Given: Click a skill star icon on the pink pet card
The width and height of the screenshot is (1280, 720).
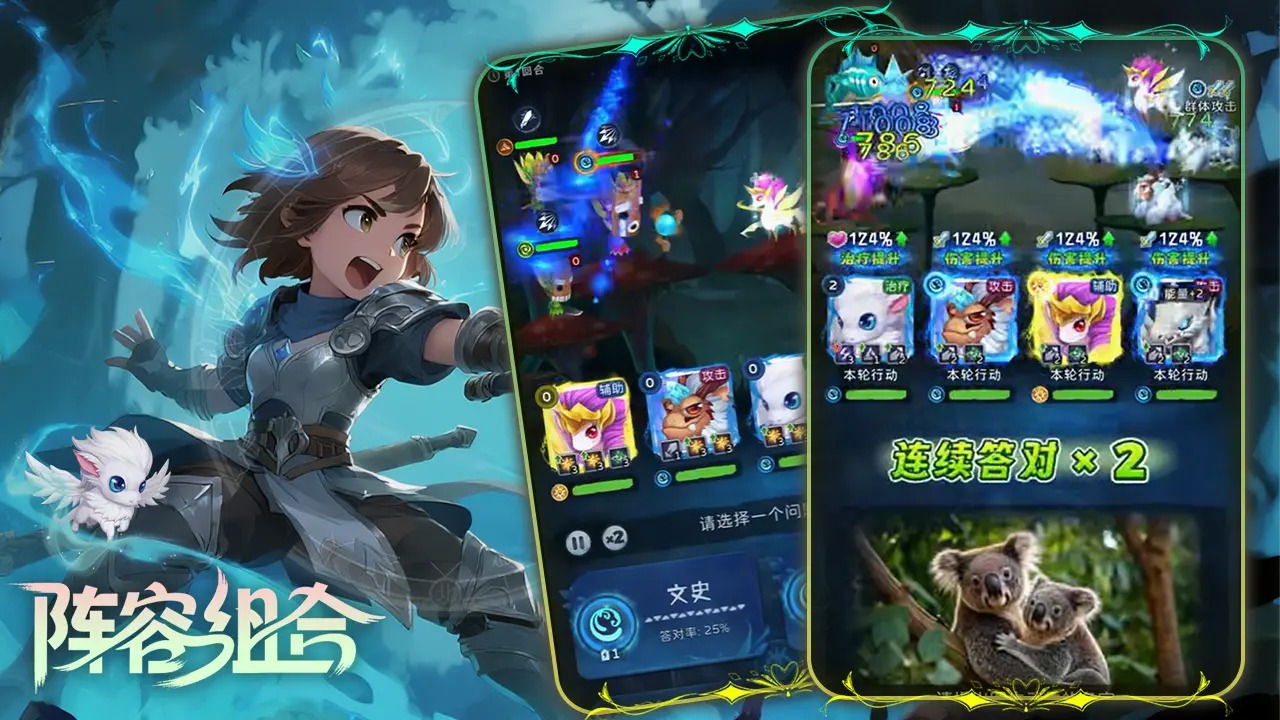Looking at the screenshot, I should tap(569, 462).
